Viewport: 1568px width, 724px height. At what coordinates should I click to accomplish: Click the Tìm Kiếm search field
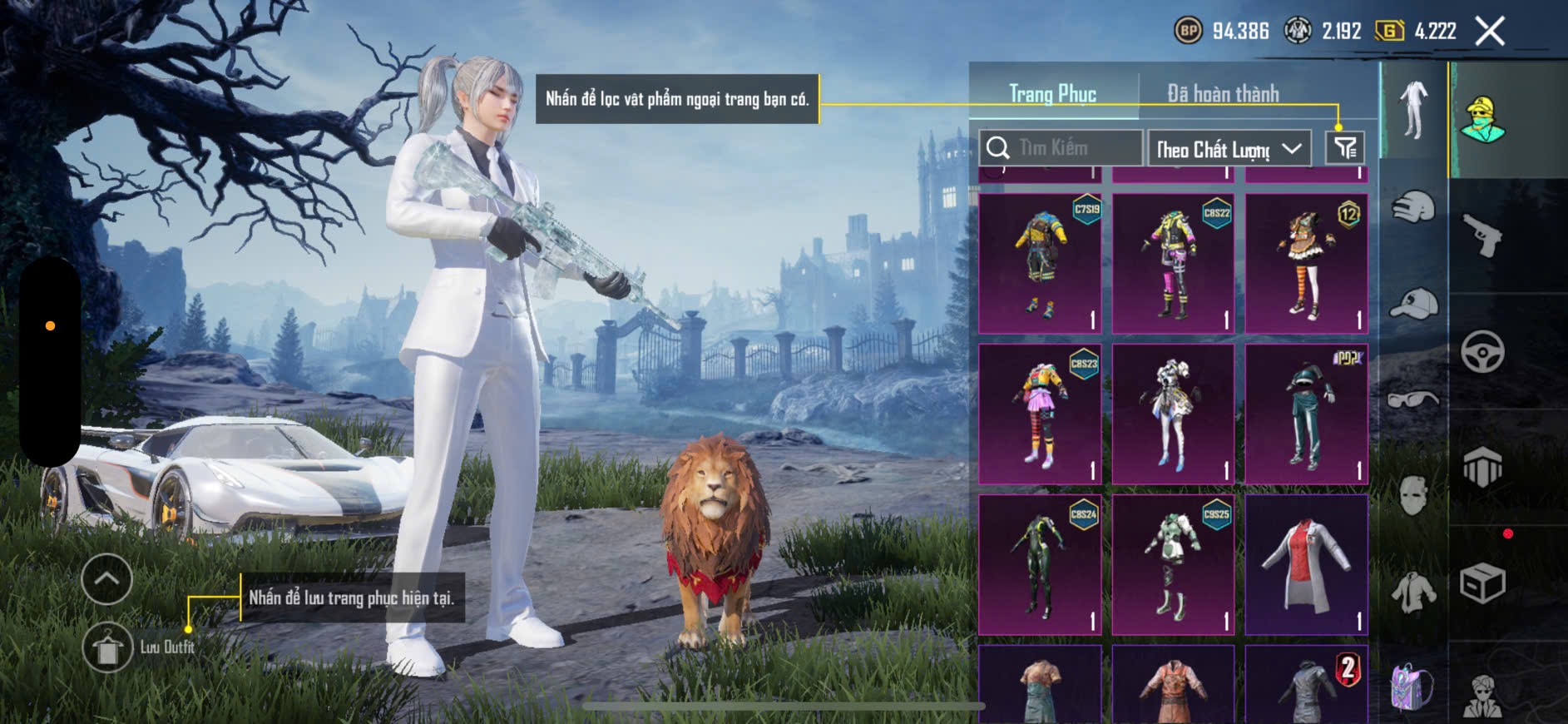(1061, 148)
